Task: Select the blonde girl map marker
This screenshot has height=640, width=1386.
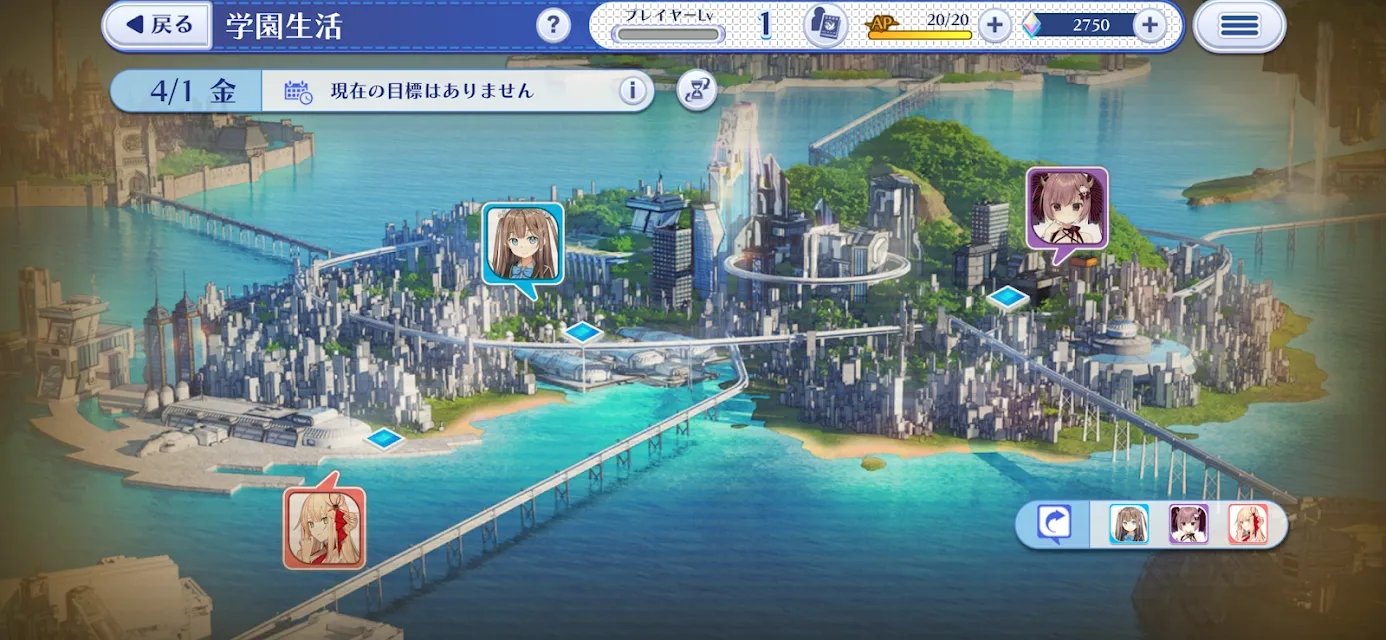Action: point(324,527)
